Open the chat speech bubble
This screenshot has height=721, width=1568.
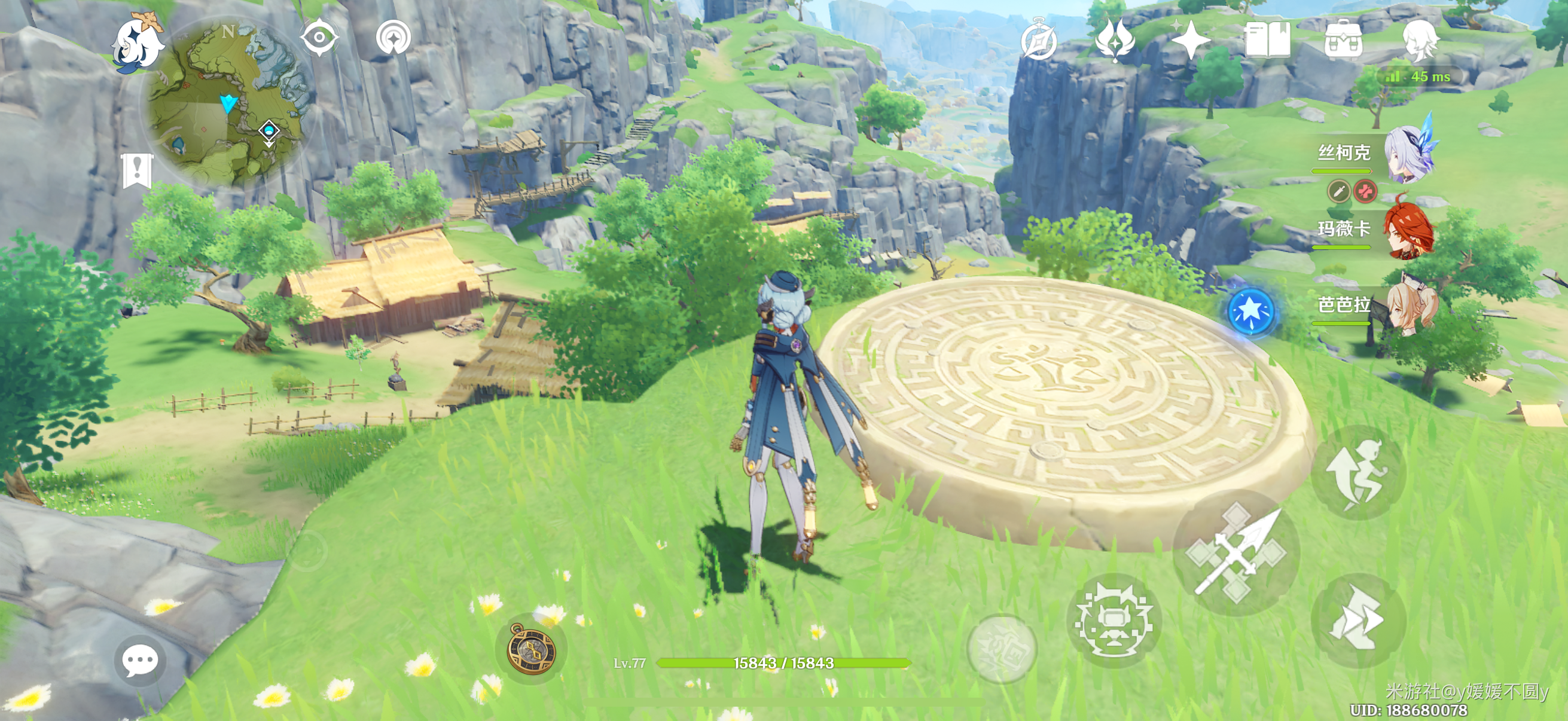(x=140, y=660)
